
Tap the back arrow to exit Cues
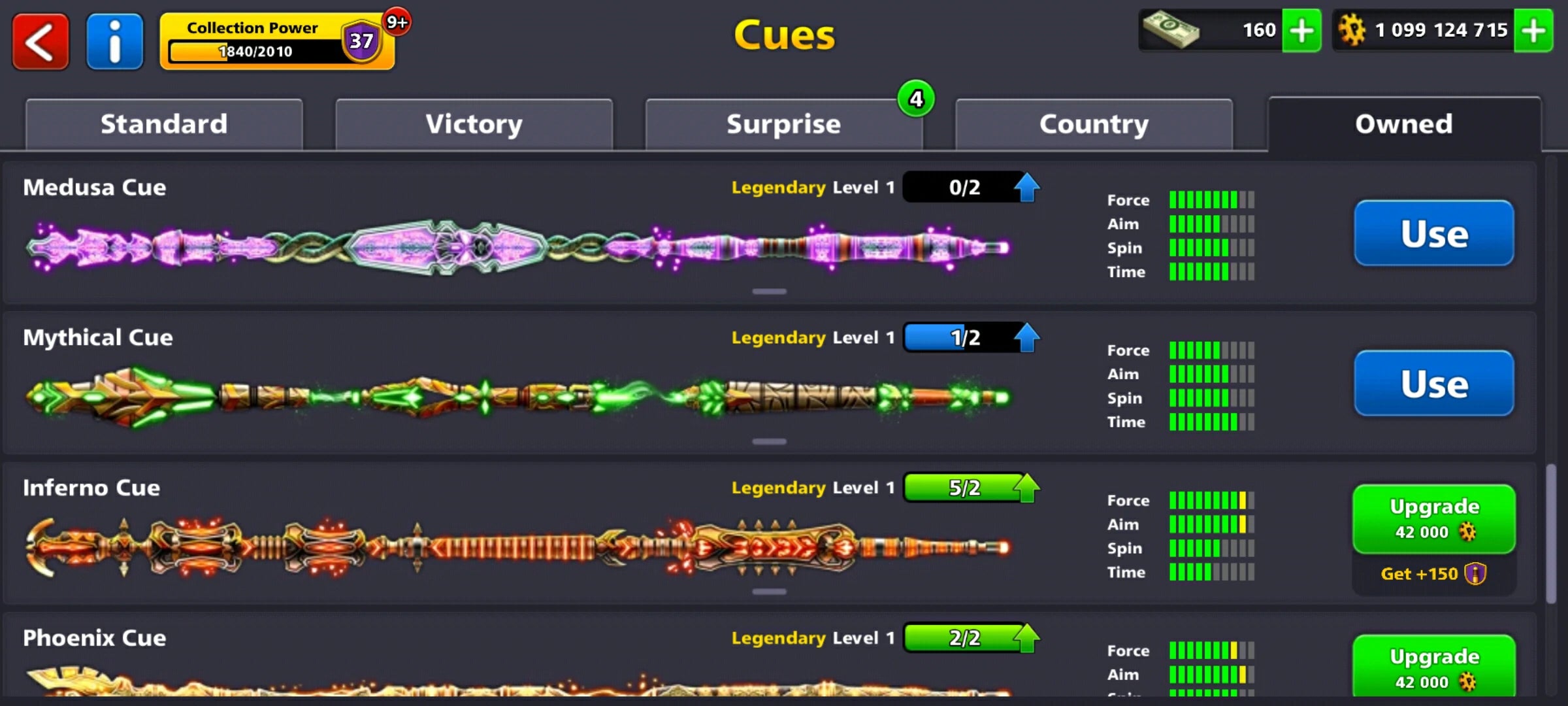tap(40, 41)
